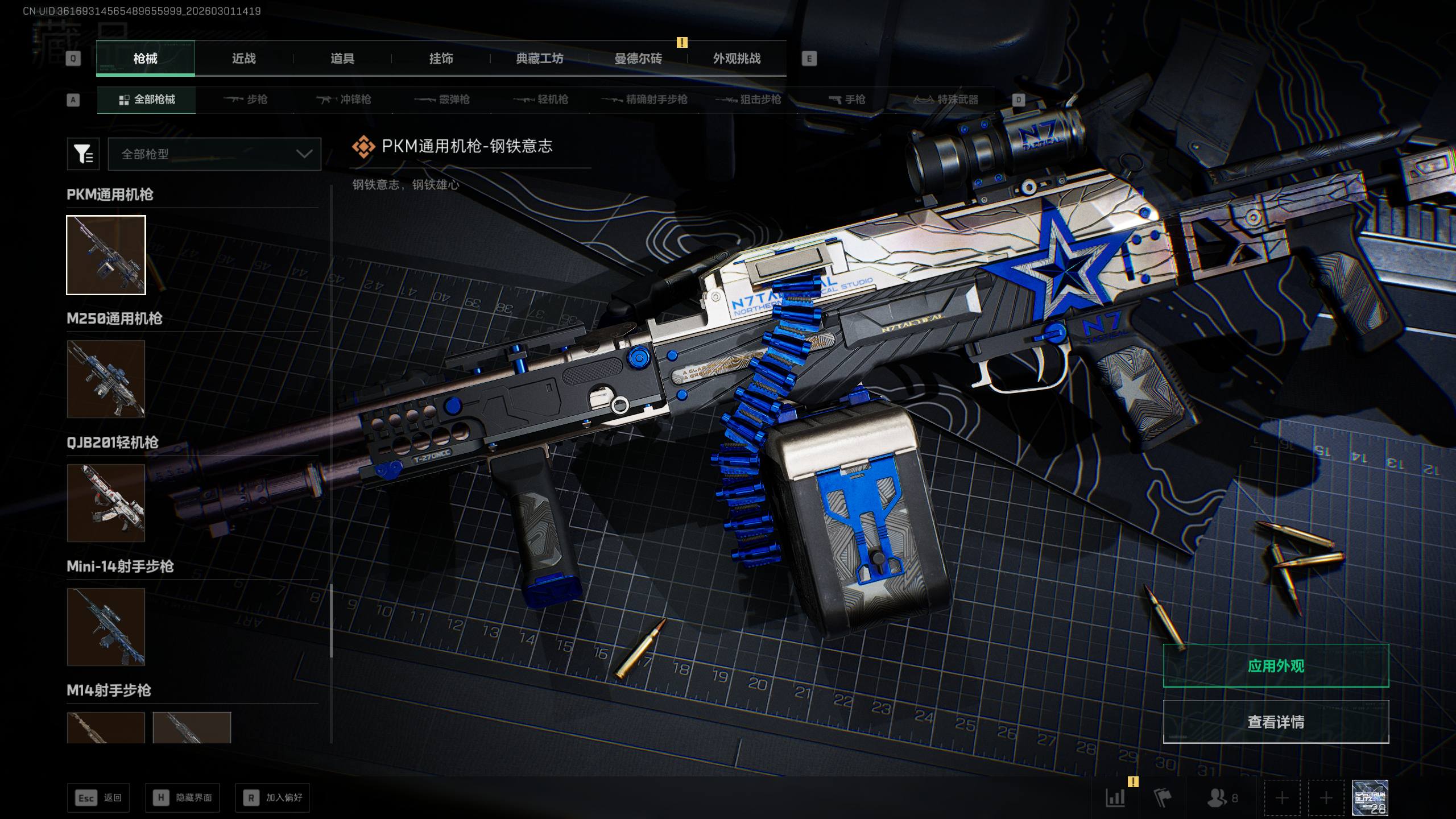
Task: Select the Mini-14射手步枪 skin thumbnail
Action: [106, 627]
